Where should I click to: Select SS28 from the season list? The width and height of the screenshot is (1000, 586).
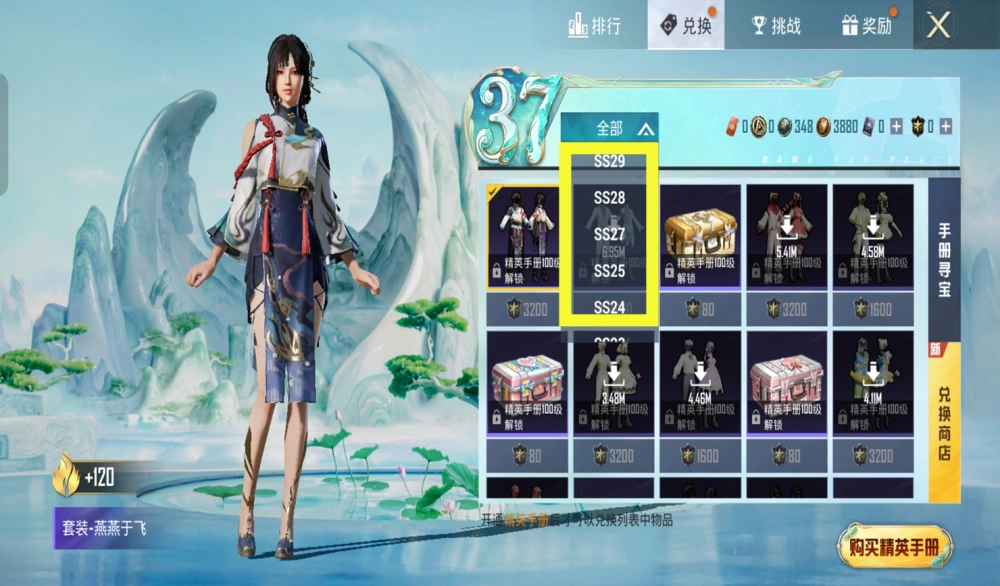609,198
